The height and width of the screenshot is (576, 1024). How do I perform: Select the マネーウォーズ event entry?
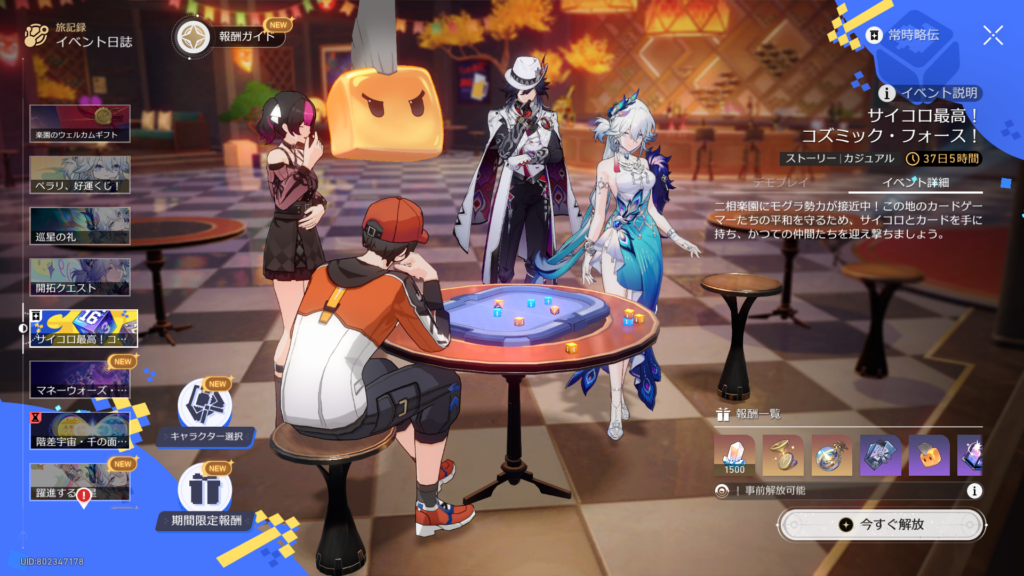click(80, 381)
